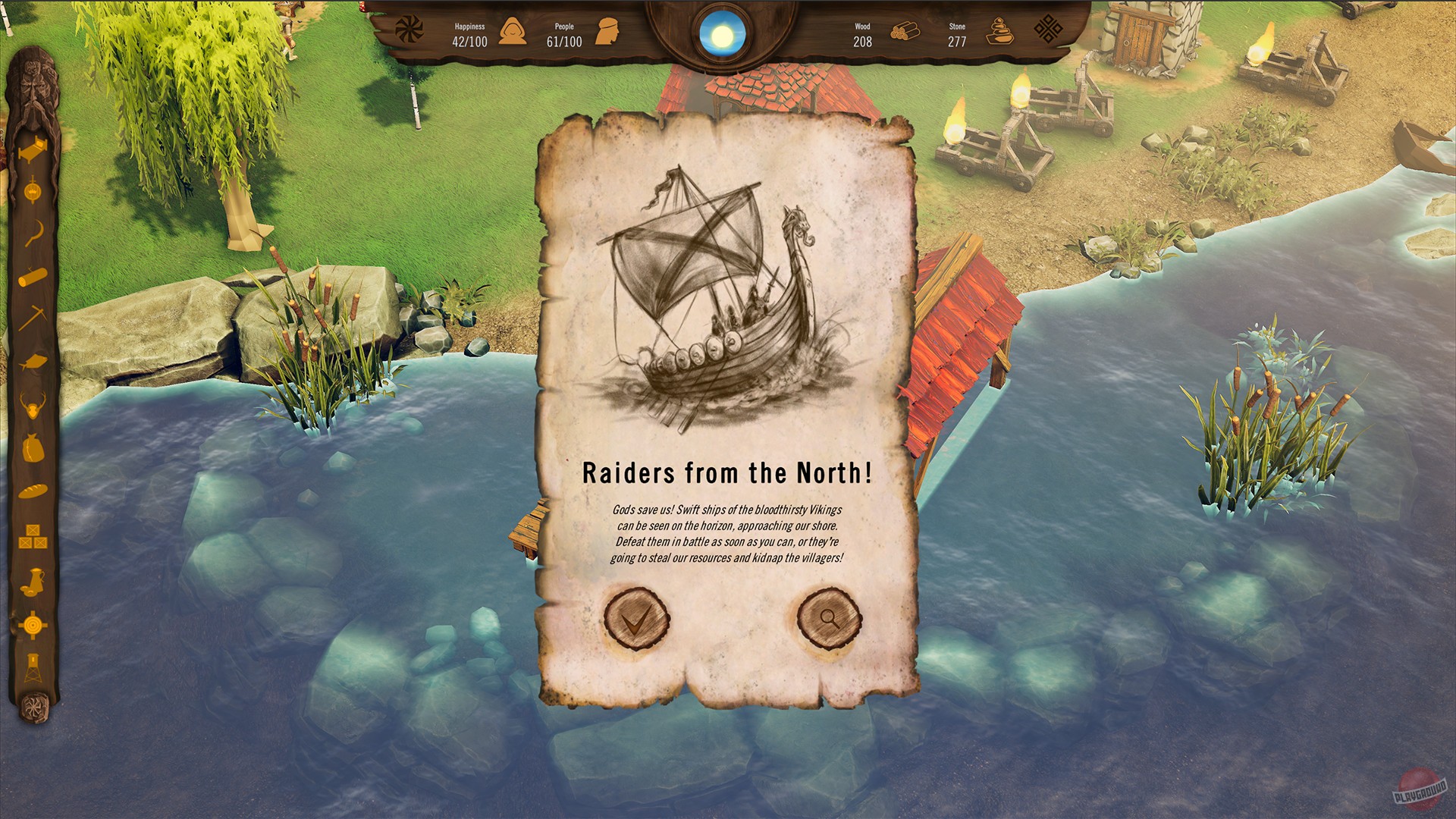The height and width of the screenshot is (819, 1456).
Task: Select the well construction icon
Action: pos(33,193)
